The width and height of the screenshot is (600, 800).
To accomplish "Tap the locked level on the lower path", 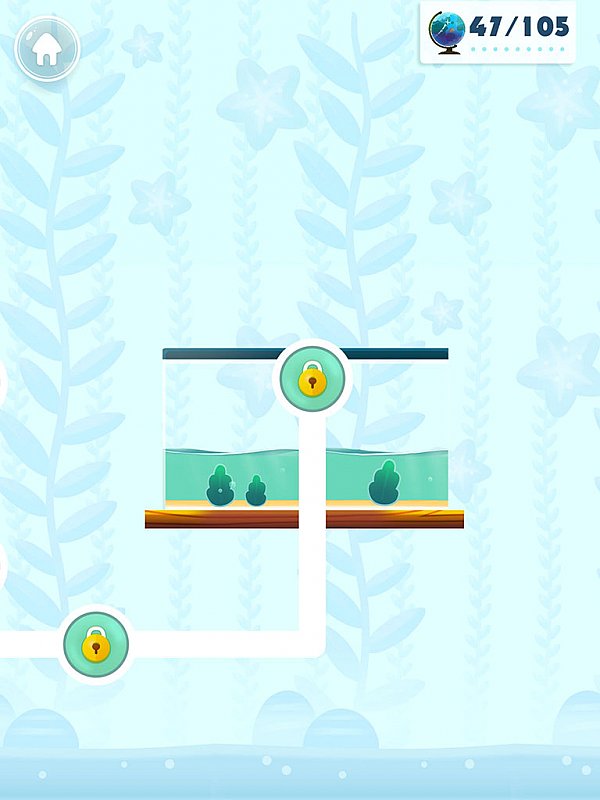I will coord(96,645).
